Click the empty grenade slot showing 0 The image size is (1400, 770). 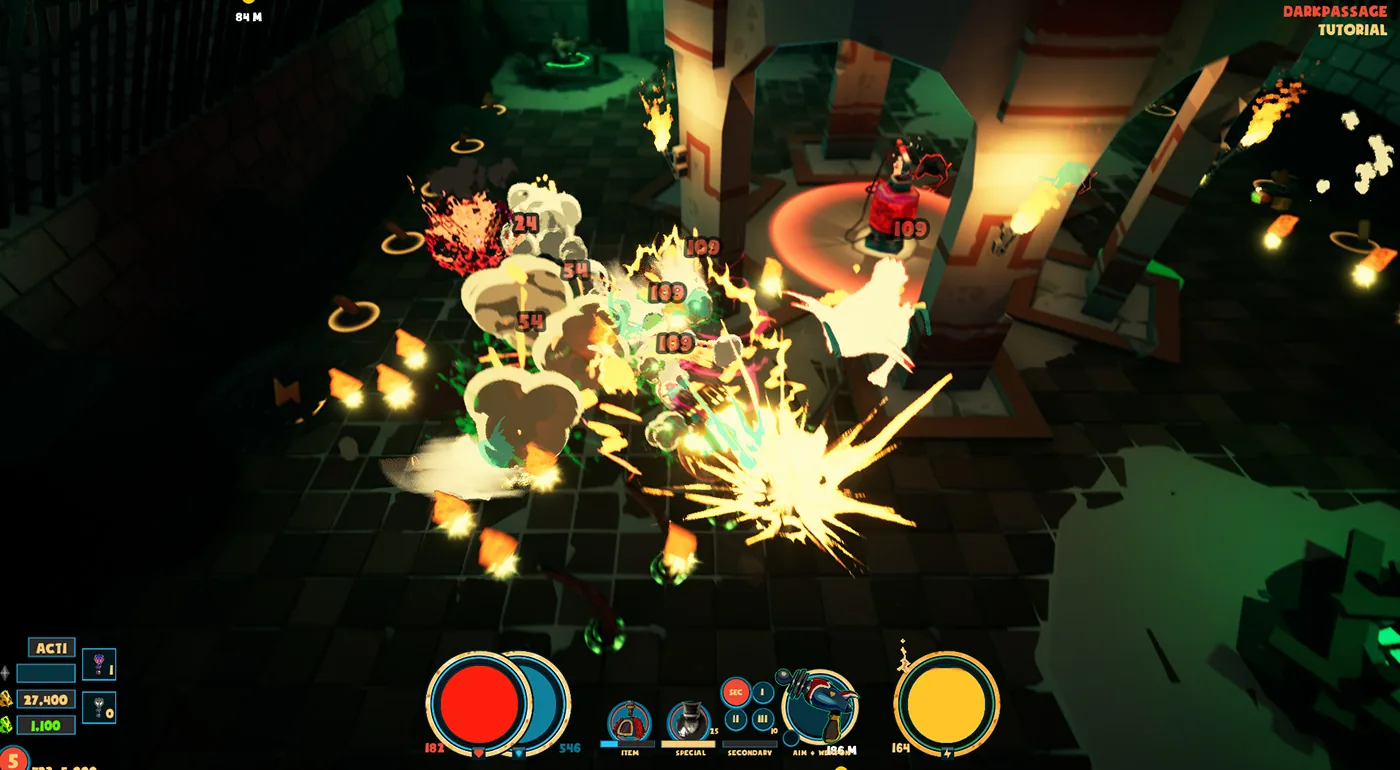[99, 708]
